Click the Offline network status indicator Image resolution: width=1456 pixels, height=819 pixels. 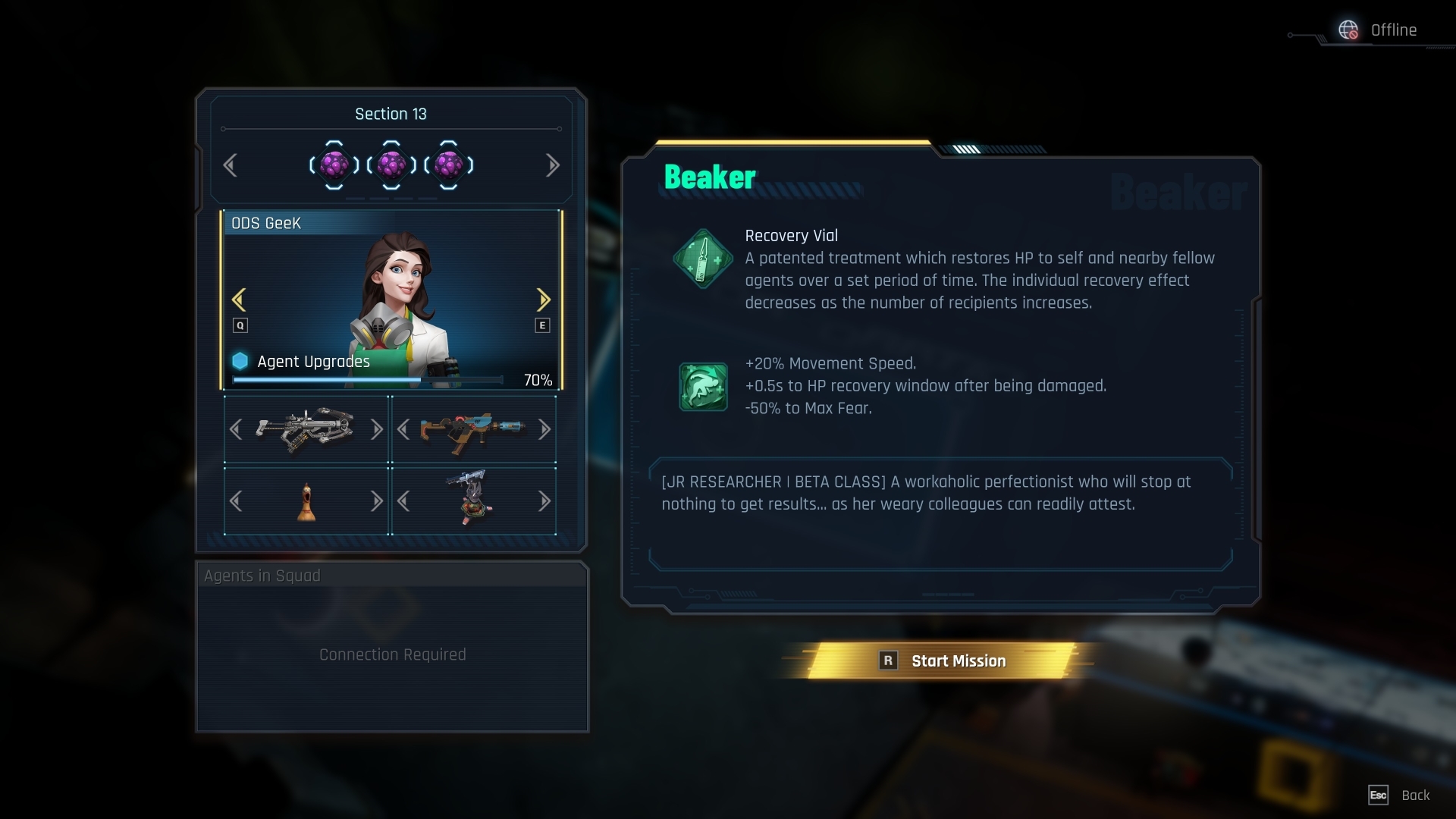click(1379, 30)
